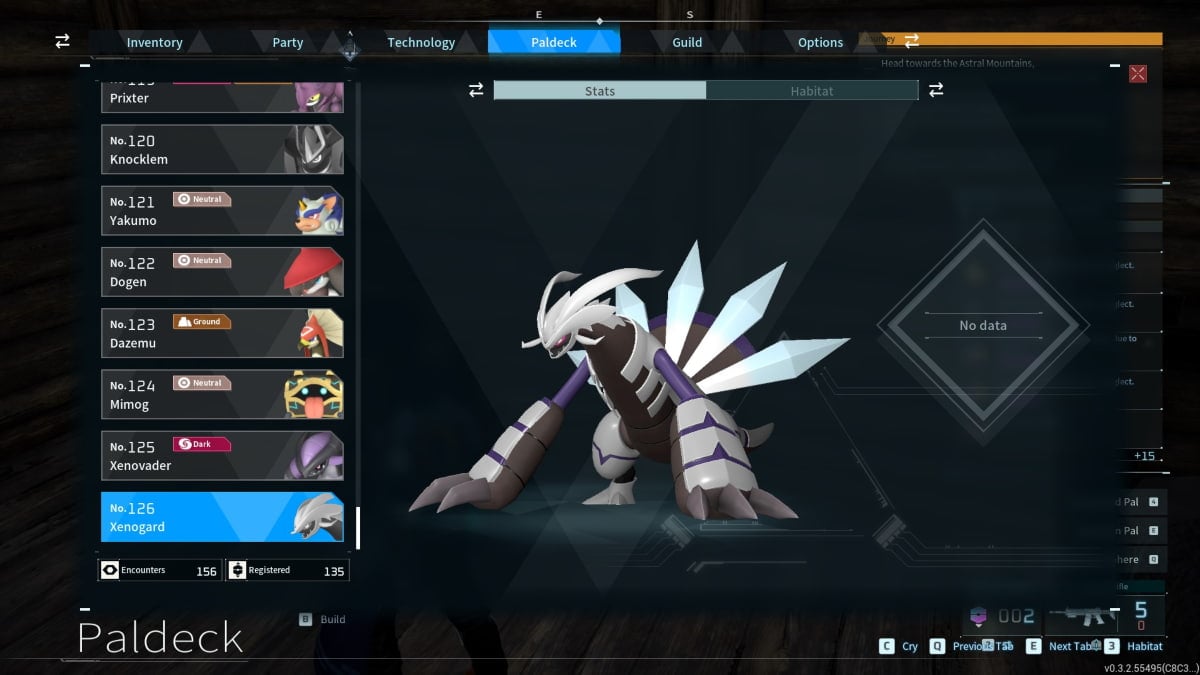Open the Options tab
The width and height of the screenshot is (1200, 675).
(x=820, y=42)
